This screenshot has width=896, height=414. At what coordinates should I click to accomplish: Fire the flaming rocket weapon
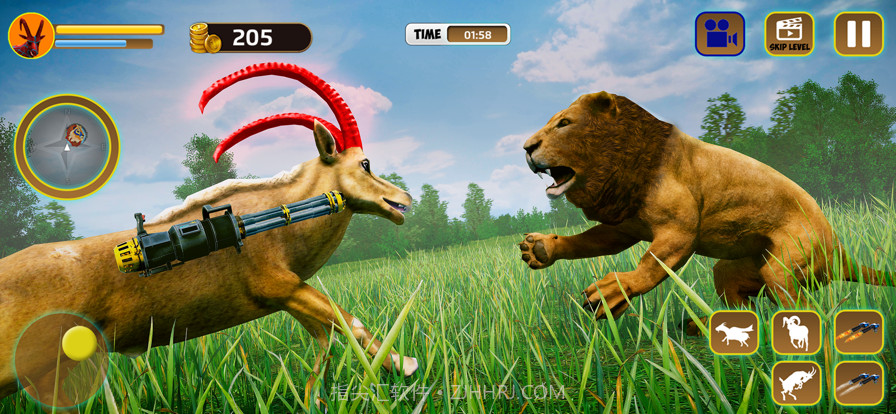pyautogui.click(x=858, y=333)
